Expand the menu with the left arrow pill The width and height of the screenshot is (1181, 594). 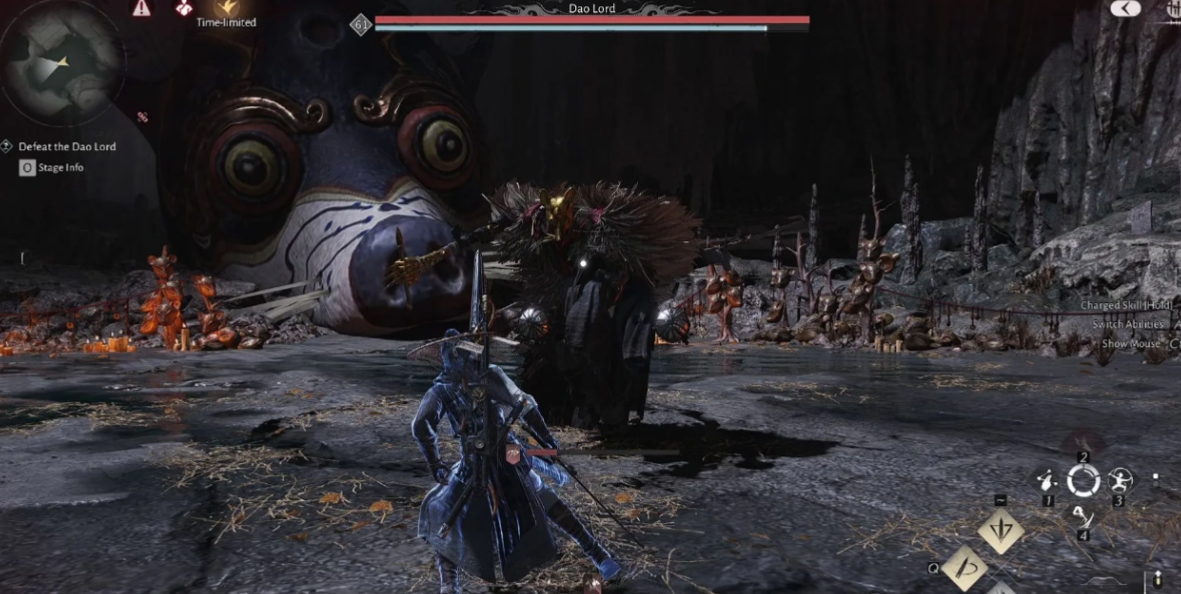[x=1126, y=8]
